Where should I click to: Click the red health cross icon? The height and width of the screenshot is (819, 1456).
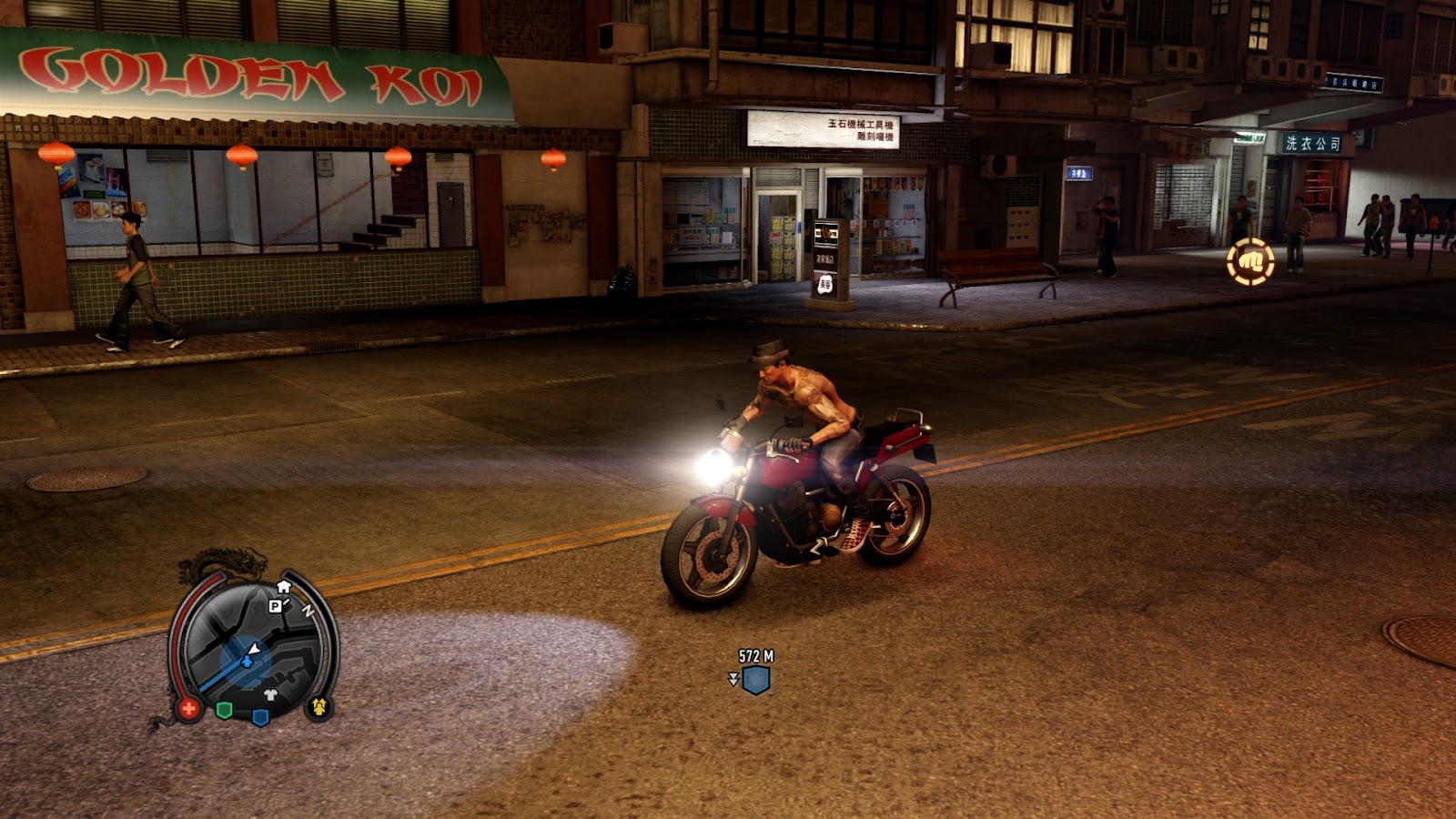(188, 708)
